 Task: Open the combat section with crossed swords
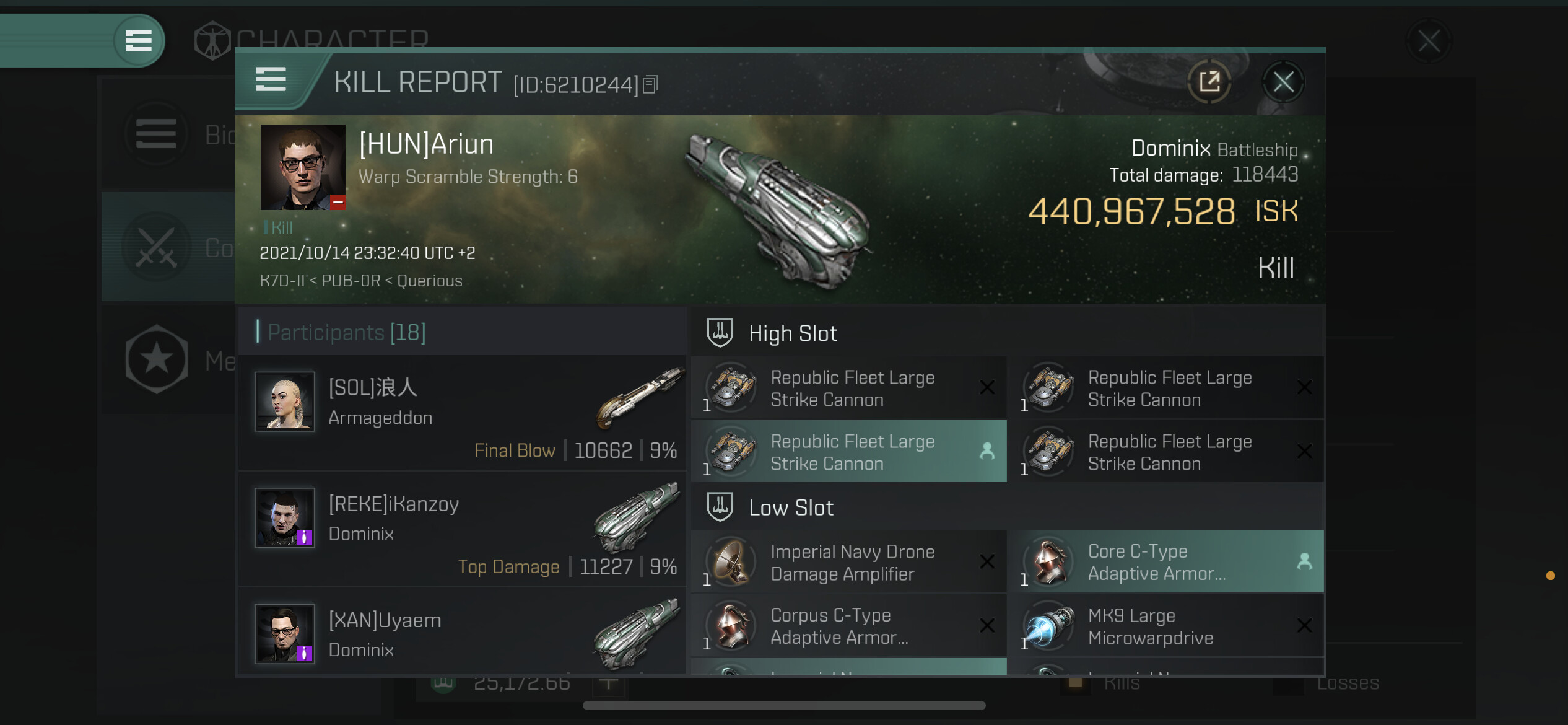157,247
